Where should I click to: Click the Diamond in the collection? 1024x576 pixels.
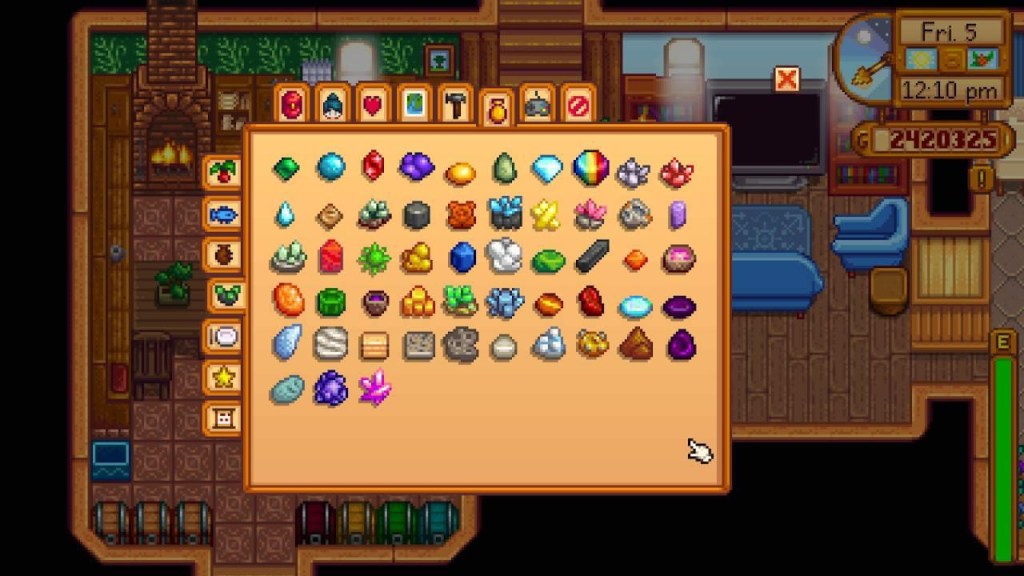546,168
